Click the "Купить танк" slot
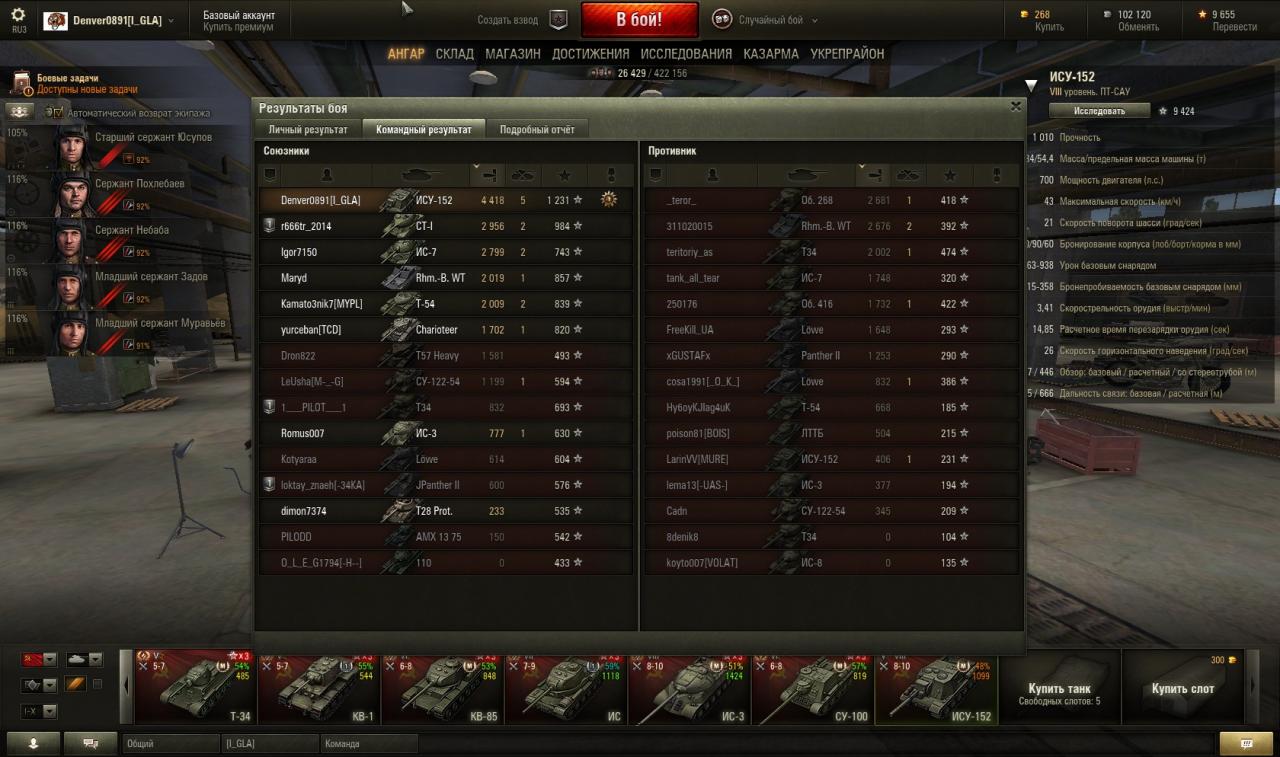The width and height of the screenshot is (1280, 757). [x=1059, y=687]
